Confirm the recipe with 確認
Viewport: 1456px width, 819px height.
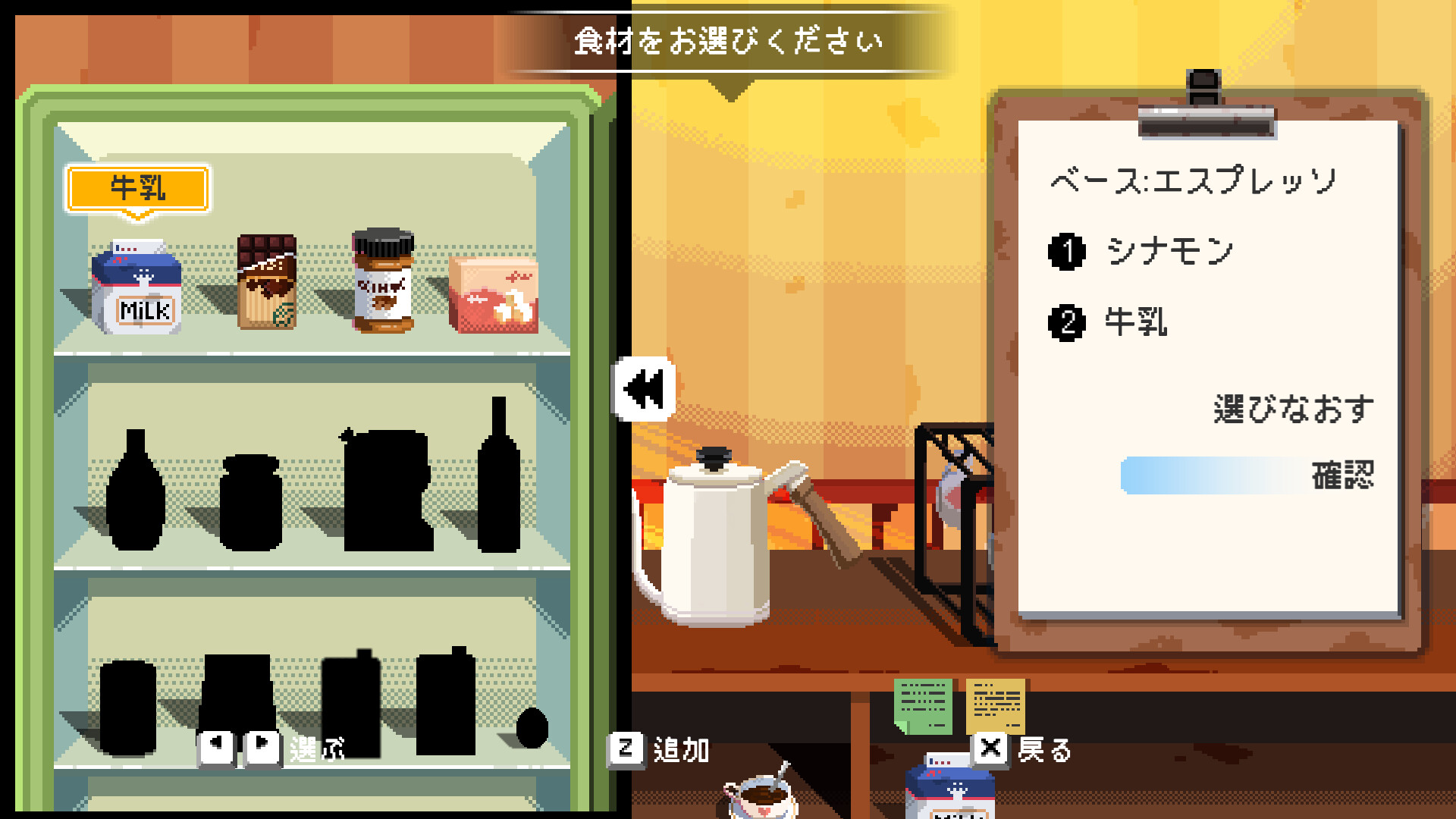pyautogui.click(x=1346, y=470)
